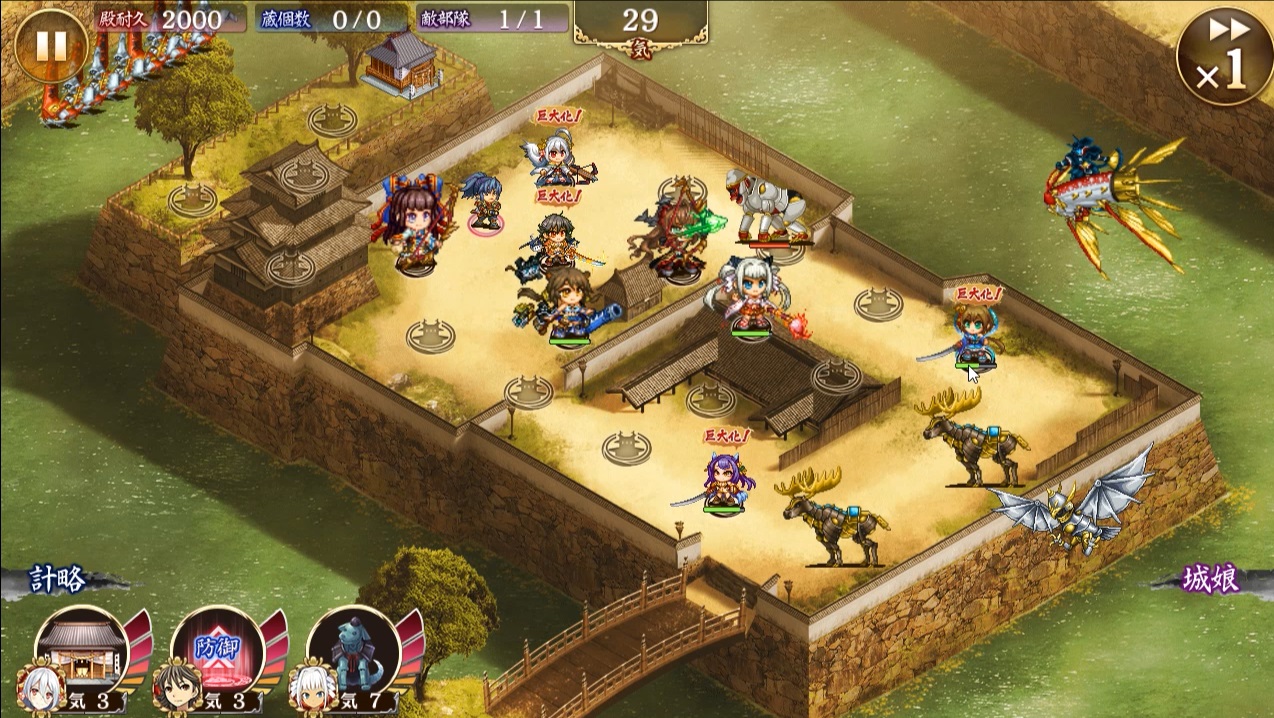Open the 城娘 castle girl panel
1274x718 pixels.
coord(1212,581)
